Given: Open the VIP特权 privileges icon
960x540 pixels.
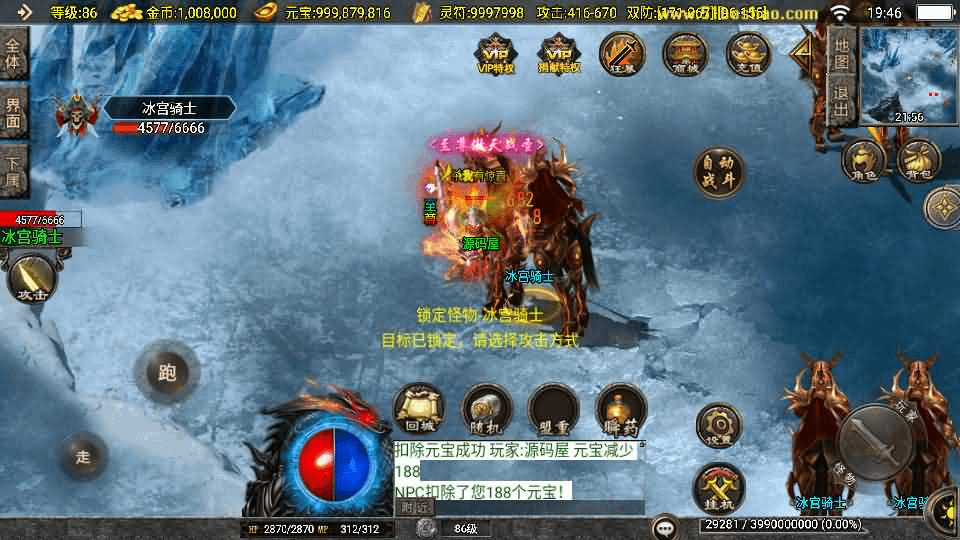Looking at the screenshot, I should click(496, 53).
